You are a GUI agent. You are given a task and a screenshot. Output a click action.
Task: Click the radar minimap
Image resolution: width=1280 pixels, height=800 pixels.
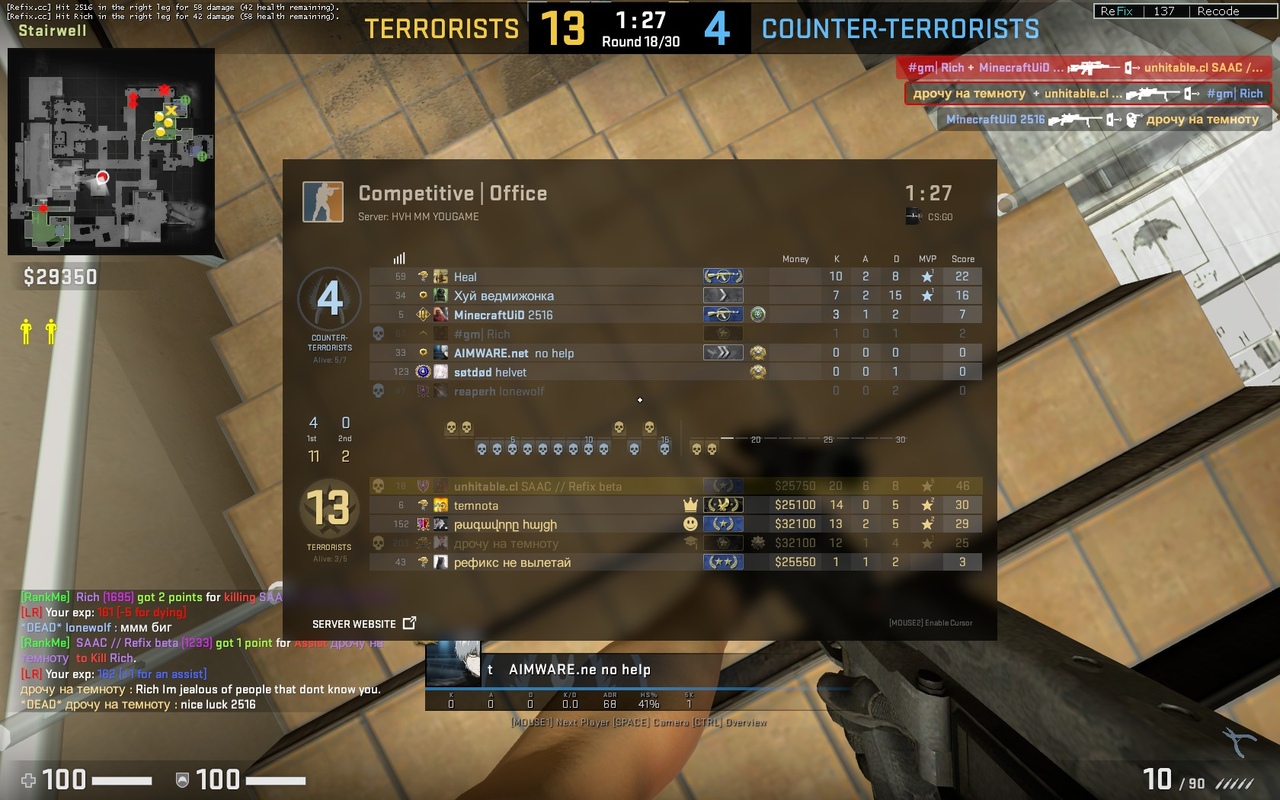click(x=111, y=151)
